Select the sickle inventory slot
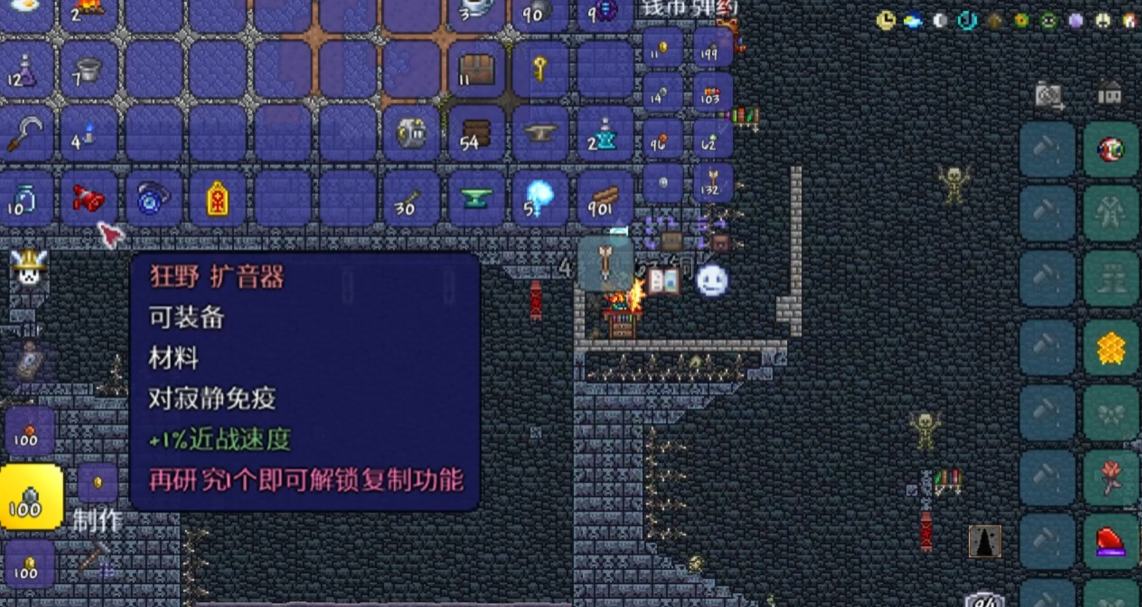 coord(25,133)
